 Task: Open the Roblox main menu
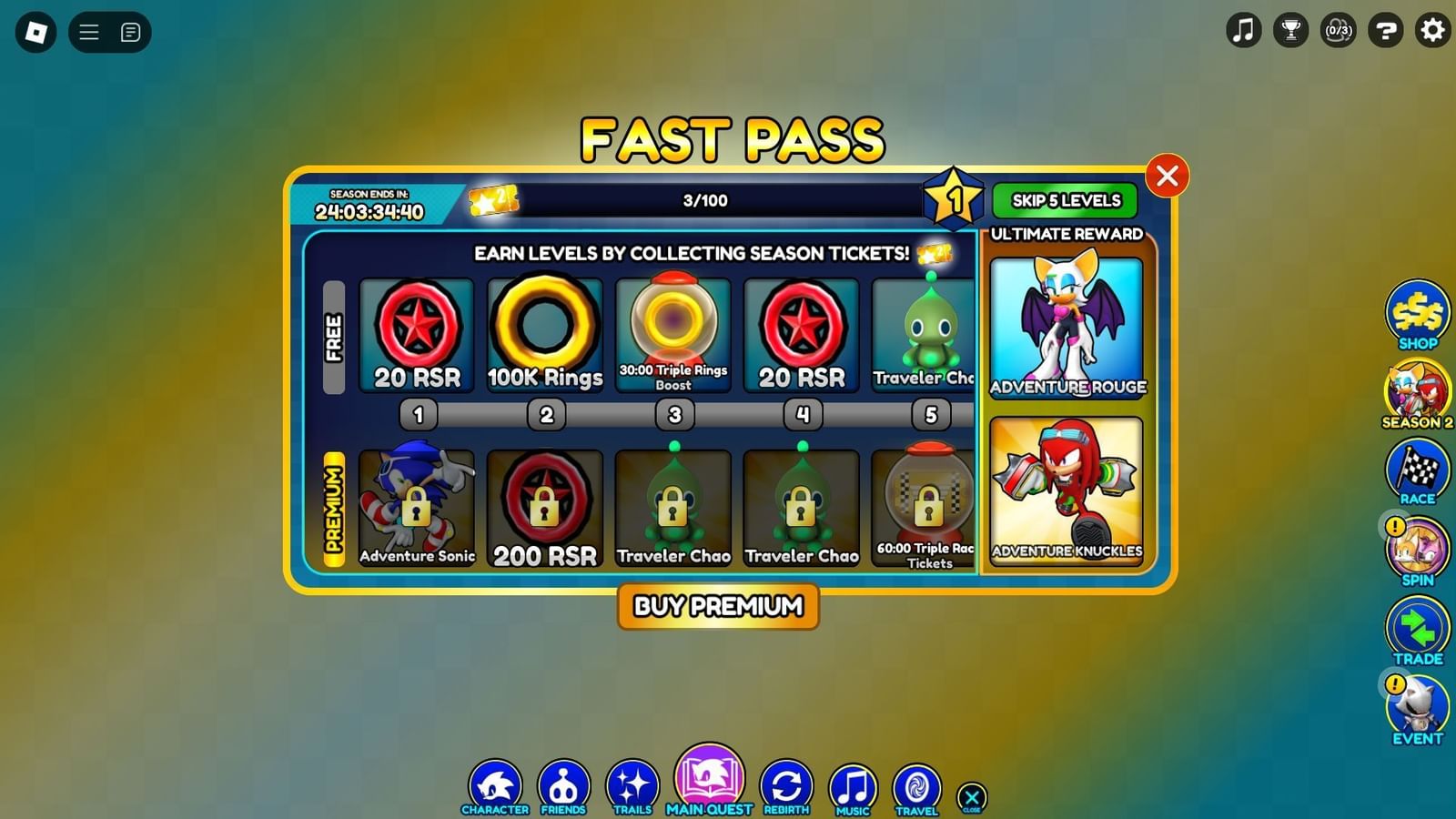(x=88, y=32)
